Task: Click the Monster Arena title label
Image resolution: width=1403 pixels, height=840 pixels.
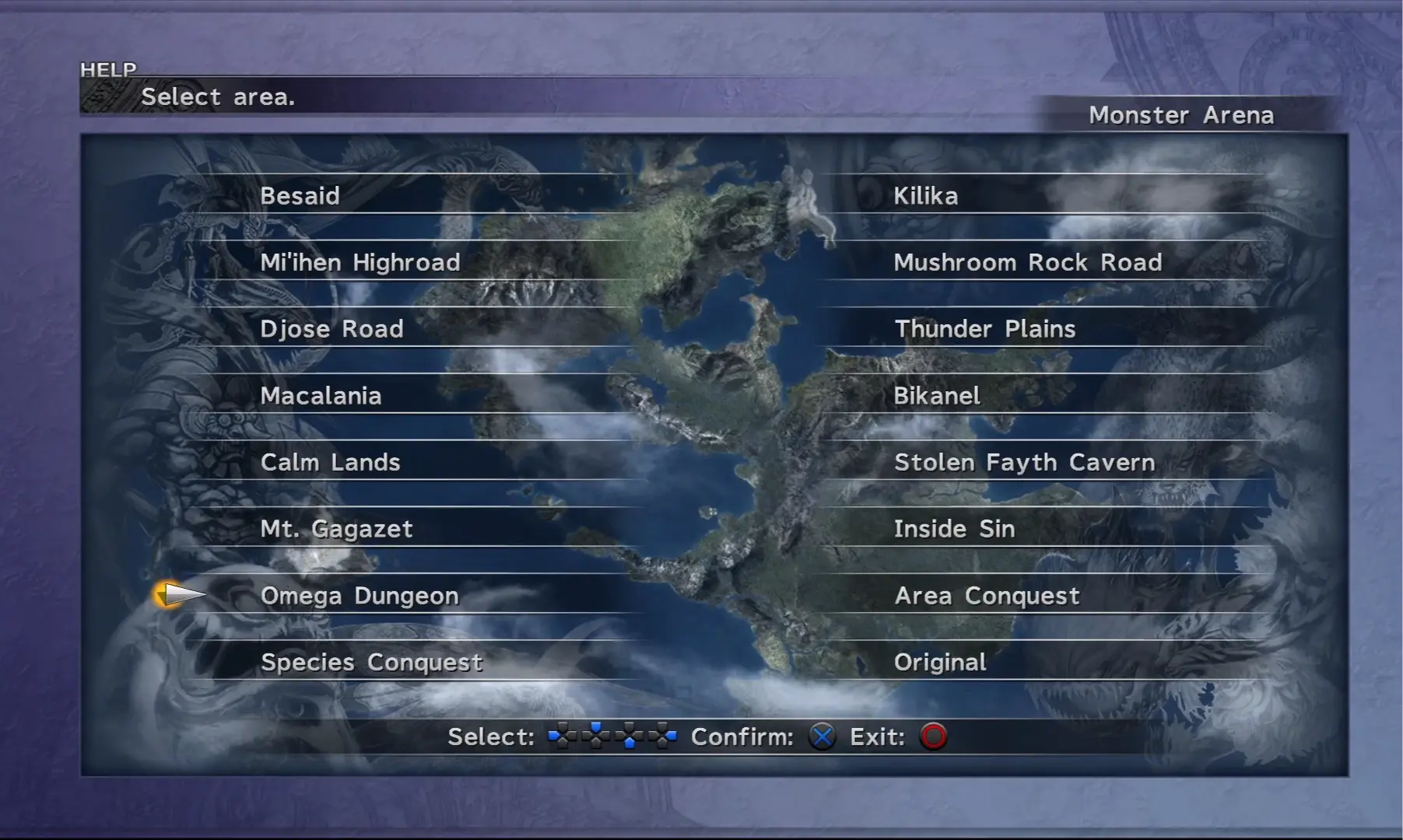Action: click(1181, 115)
